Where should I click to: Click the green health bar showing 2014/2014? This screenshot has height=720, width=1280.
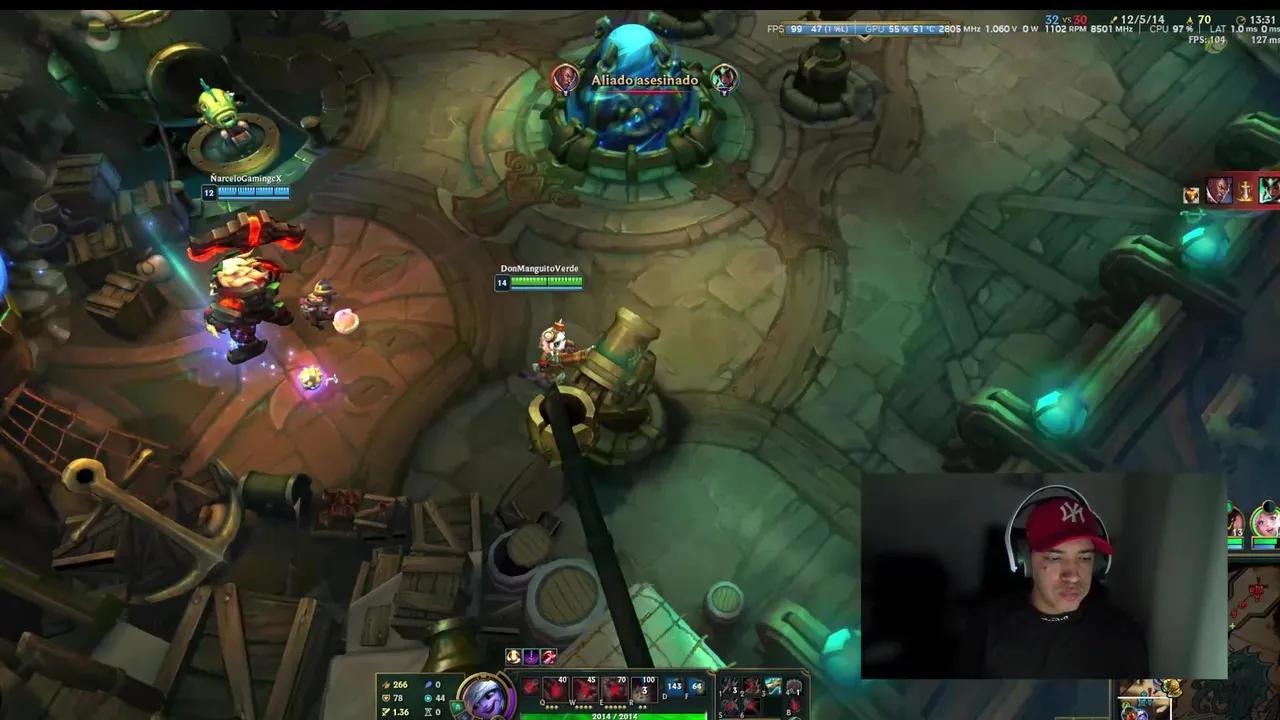tap(615, 716)
